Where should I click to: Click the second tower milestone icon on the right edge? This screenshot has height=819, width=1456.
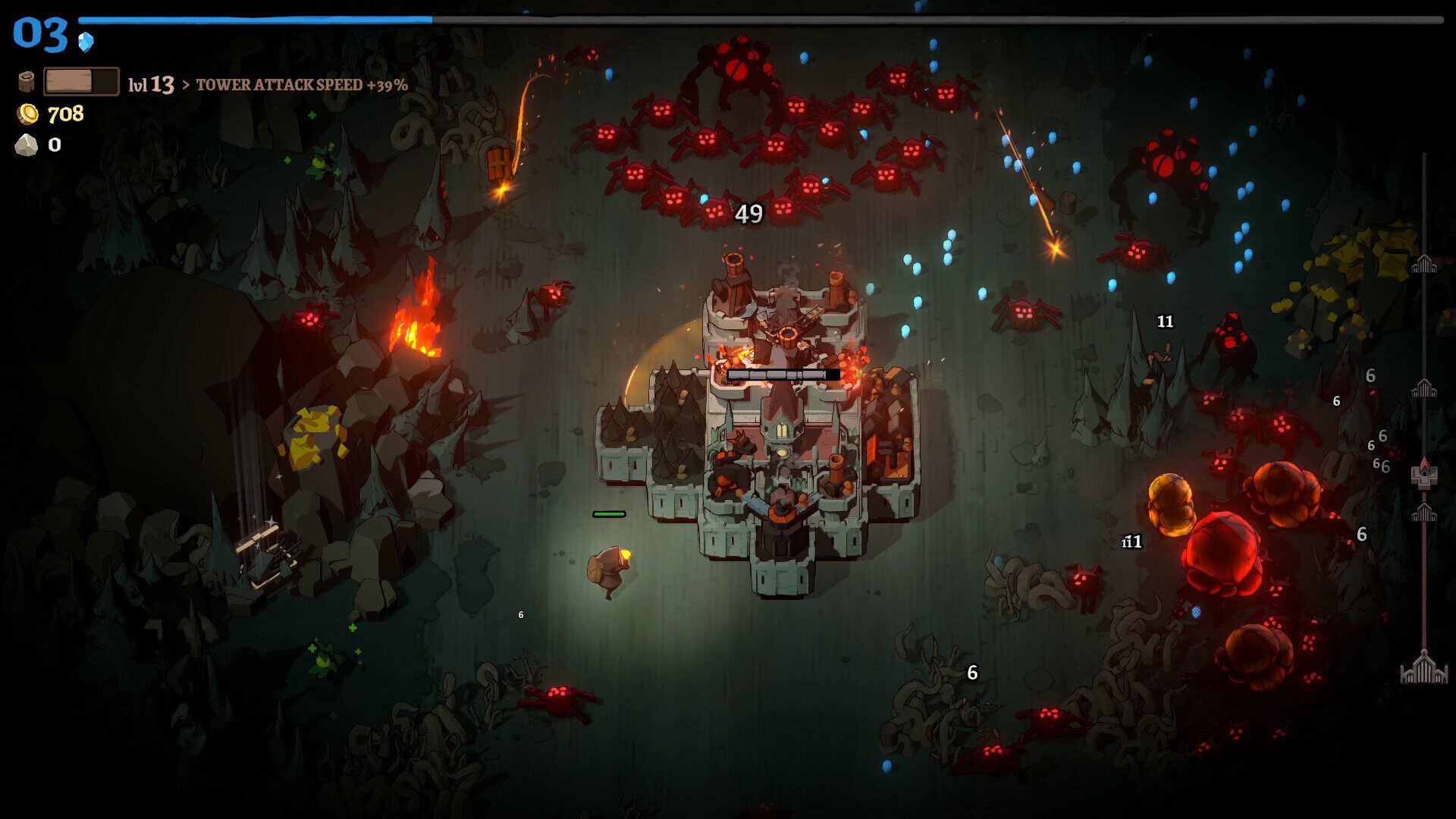[1424, 387]
